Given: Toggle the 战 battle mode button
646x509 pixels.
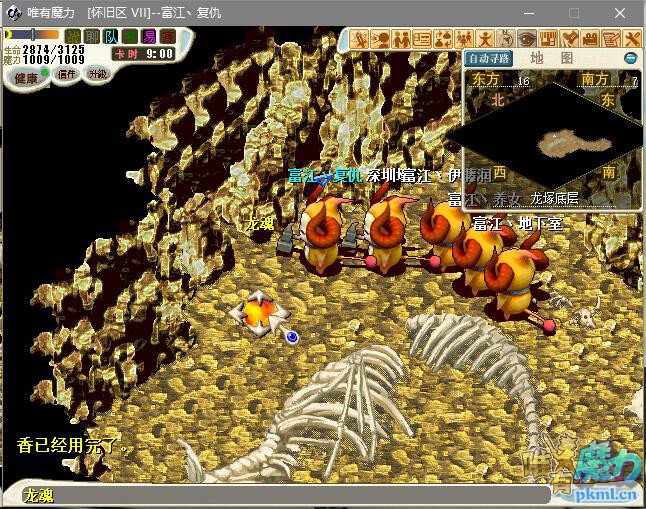Looking at the screenshot, I should [x=73, y=37].
